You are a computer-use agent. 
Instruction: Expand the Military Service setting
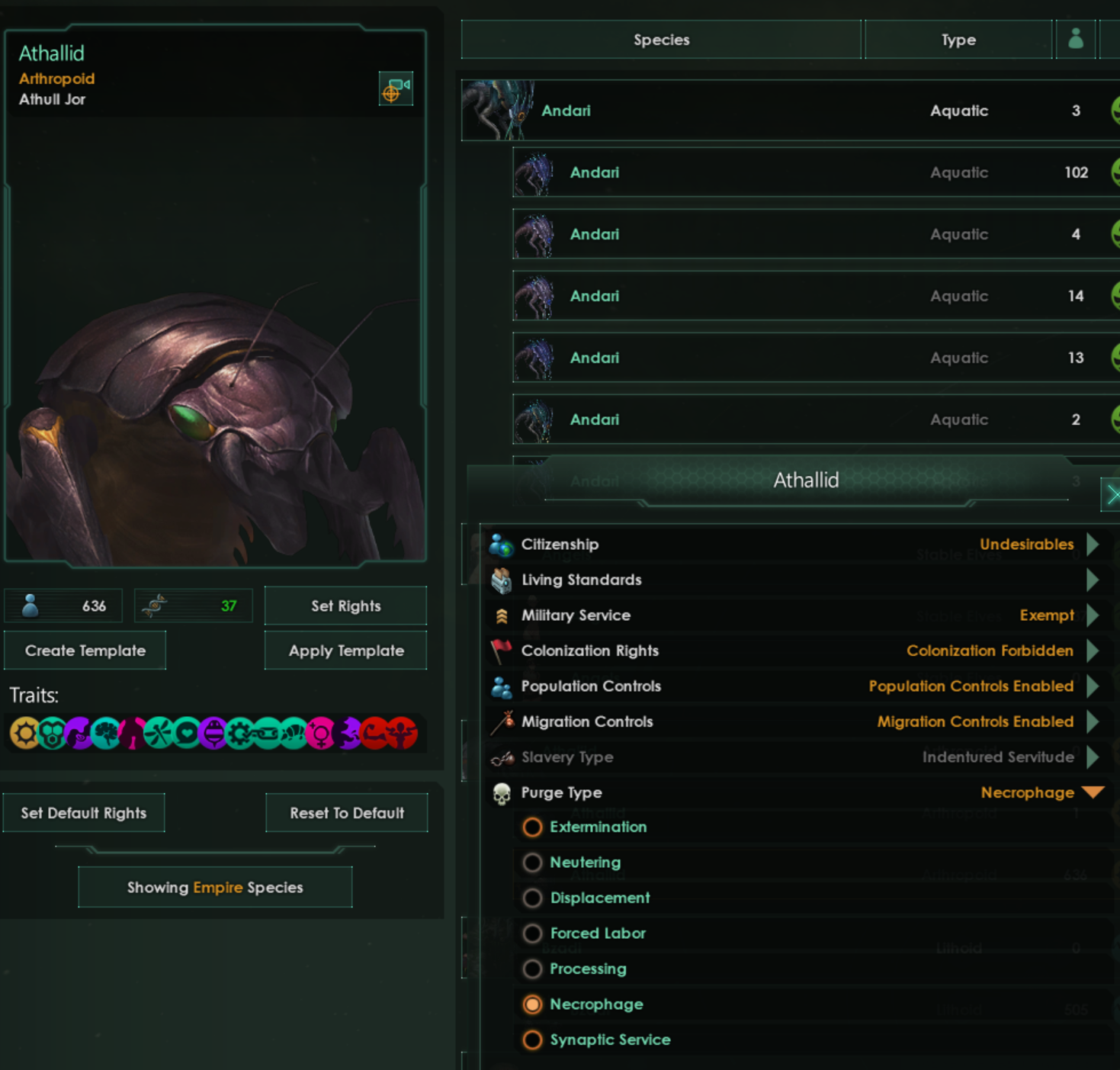(1093, 615)
